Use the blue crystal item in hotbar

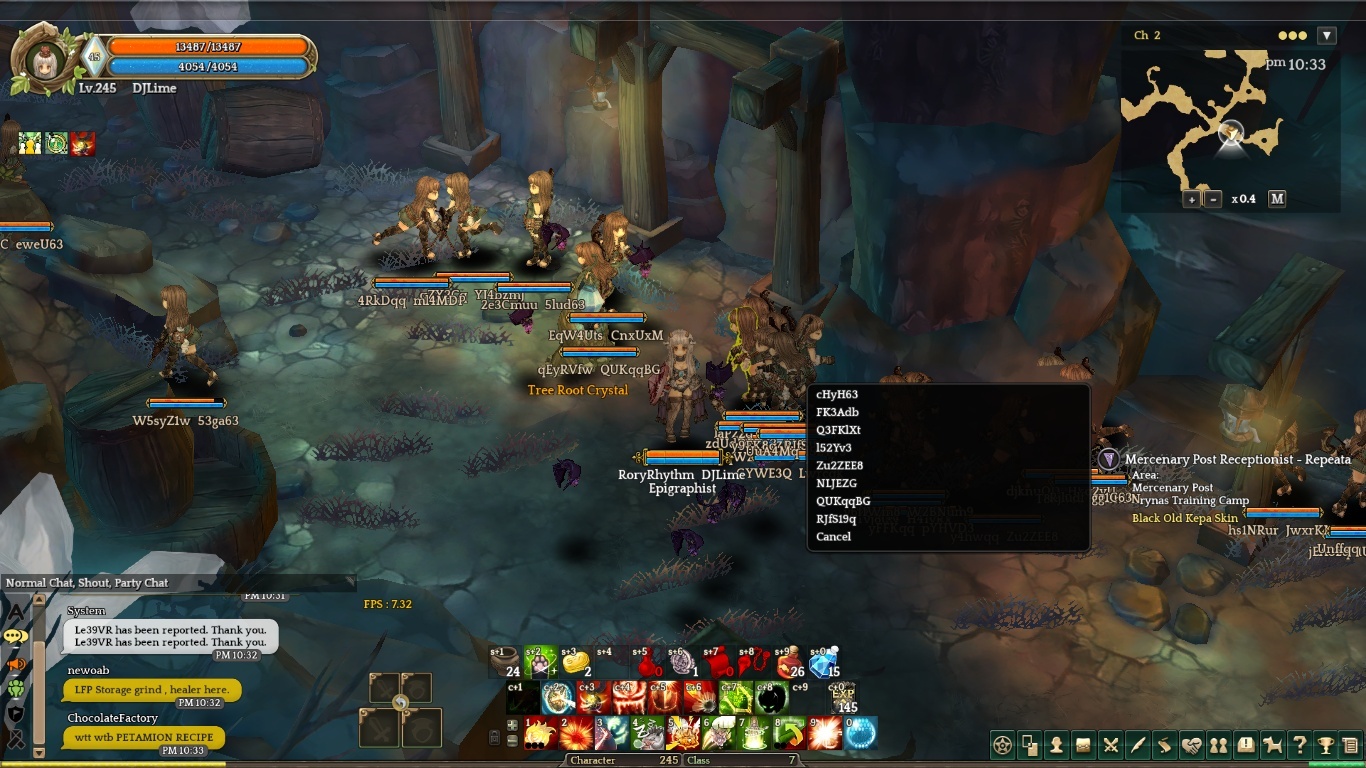pyautogui.click(x=822, y=664)
